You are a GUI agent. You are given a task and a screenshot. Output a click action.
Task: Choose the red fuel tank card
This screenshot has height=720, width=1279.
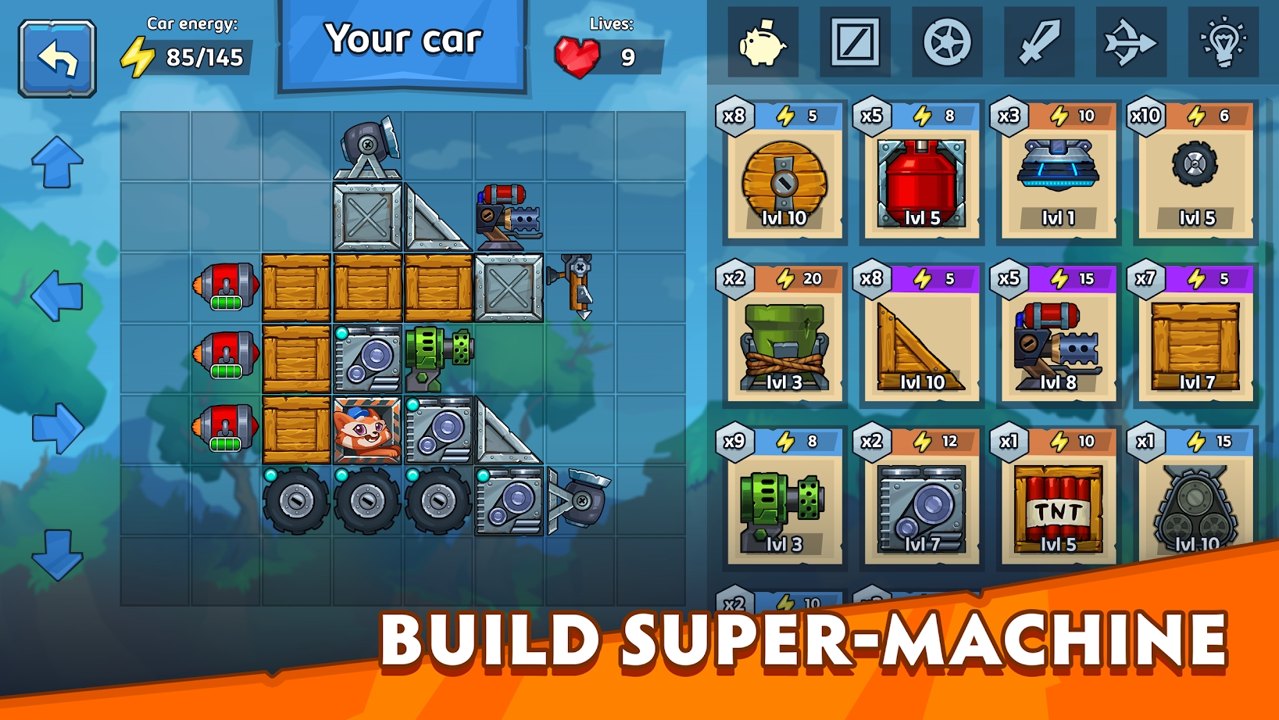pos(921,170)
